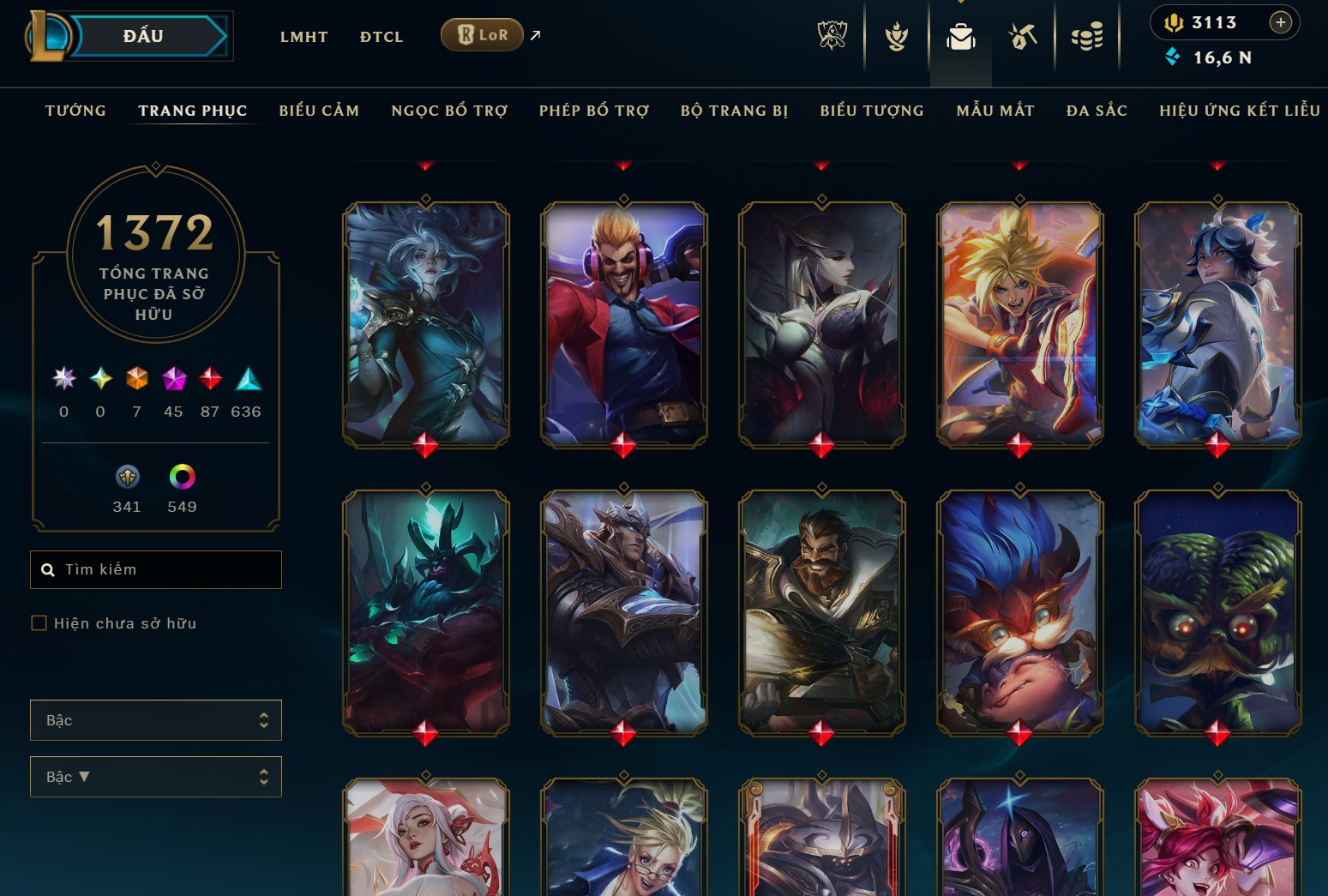The image size is (1328, 896).
Task: Switch to the TƯỚNG tab
Action: [75, 110]
